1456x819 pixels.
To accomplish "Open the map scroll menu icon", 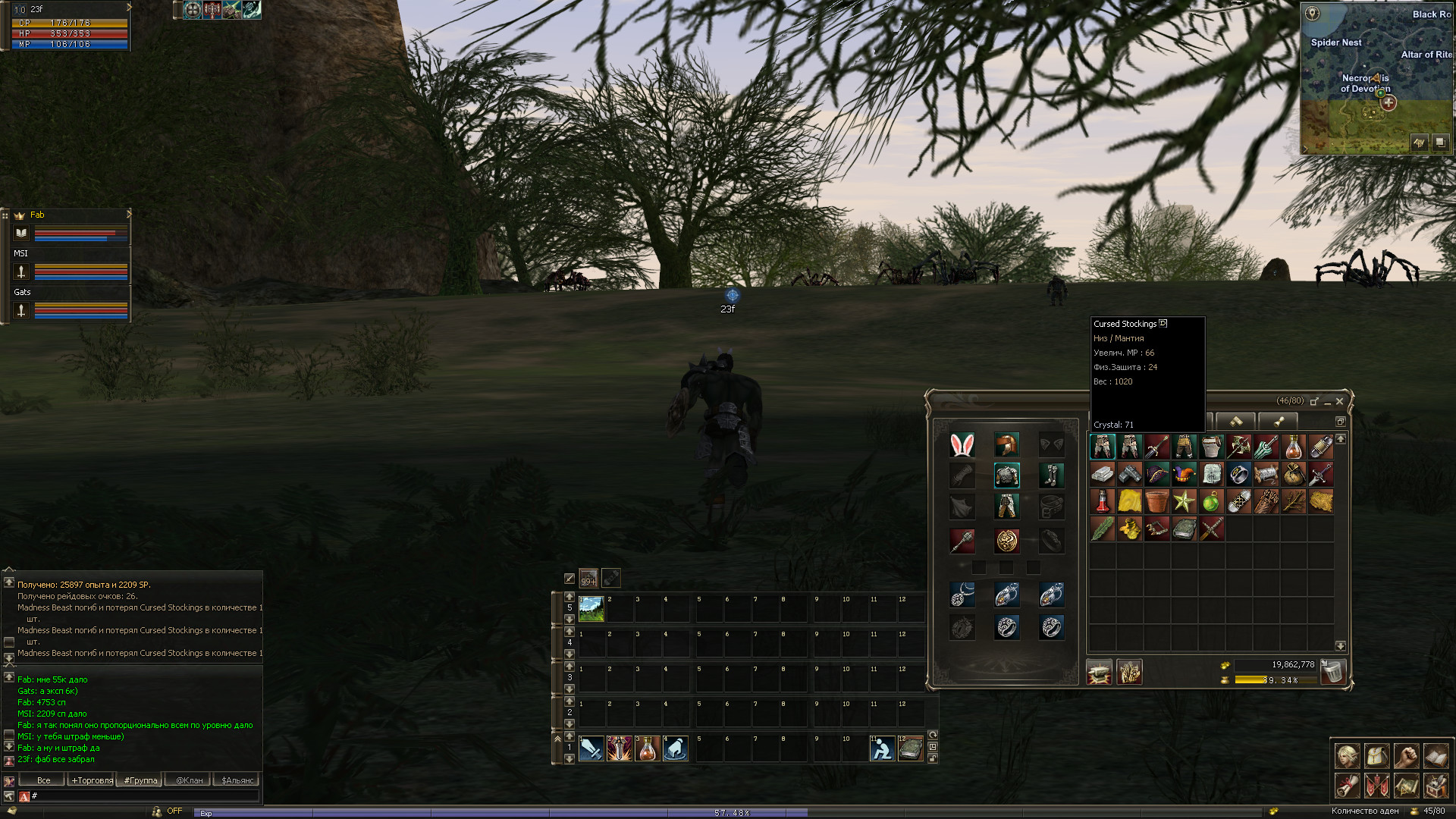I will [1406, 786].
